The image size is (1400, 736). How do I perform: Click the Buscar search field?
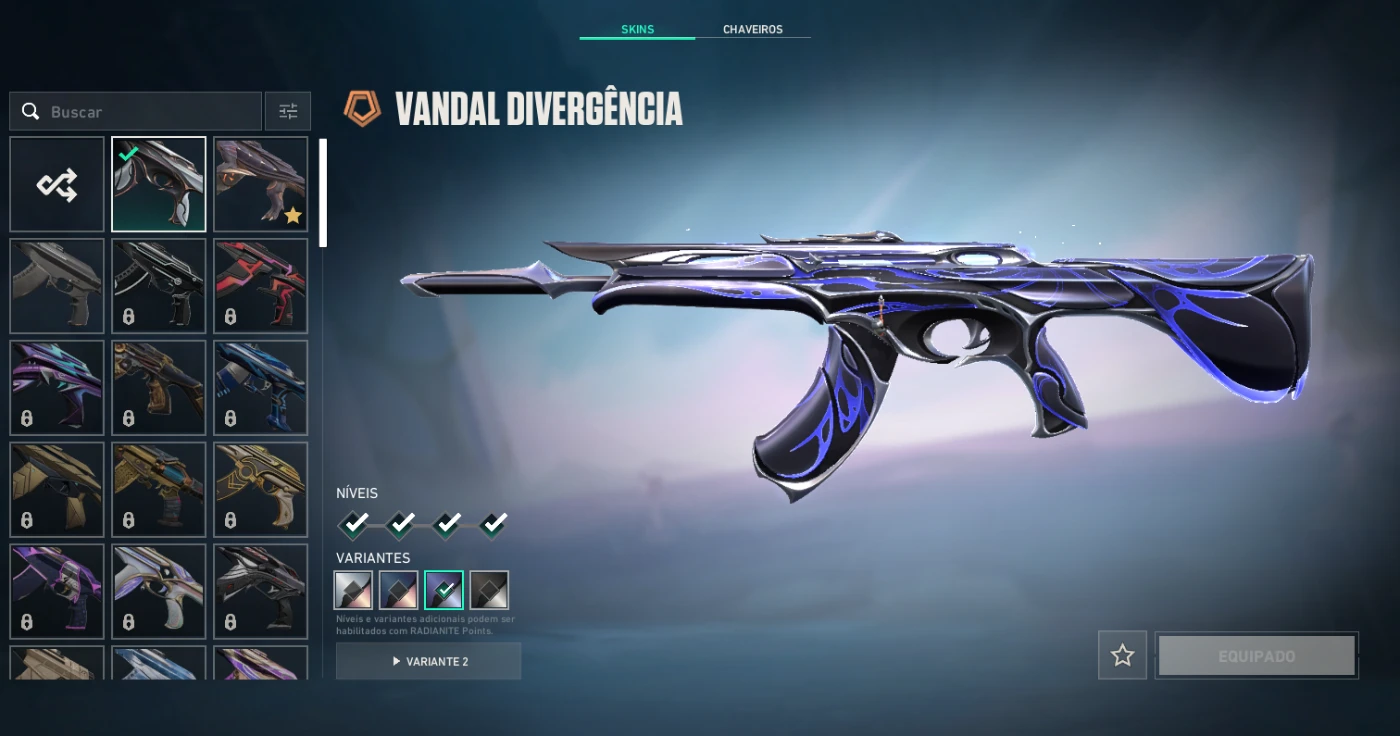tap(150, 112)
